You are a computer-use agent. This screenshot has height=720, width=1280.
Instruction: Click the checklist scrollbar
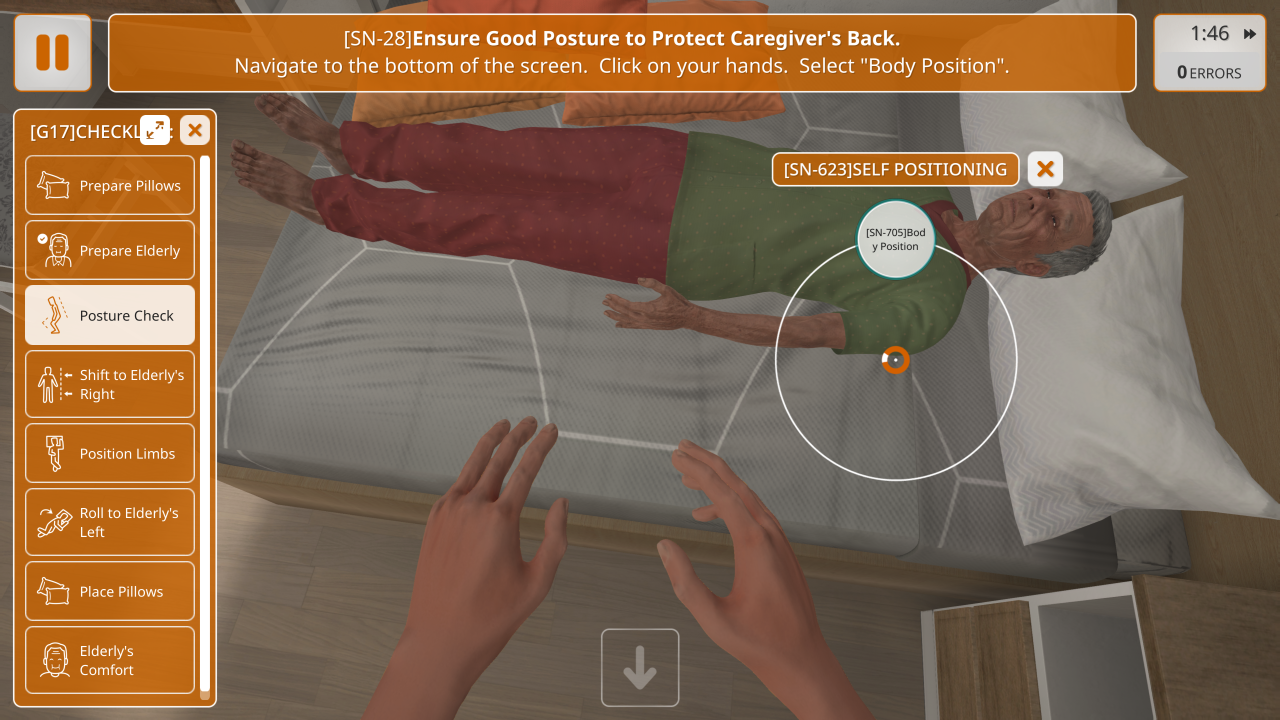(x=205, y=420)
